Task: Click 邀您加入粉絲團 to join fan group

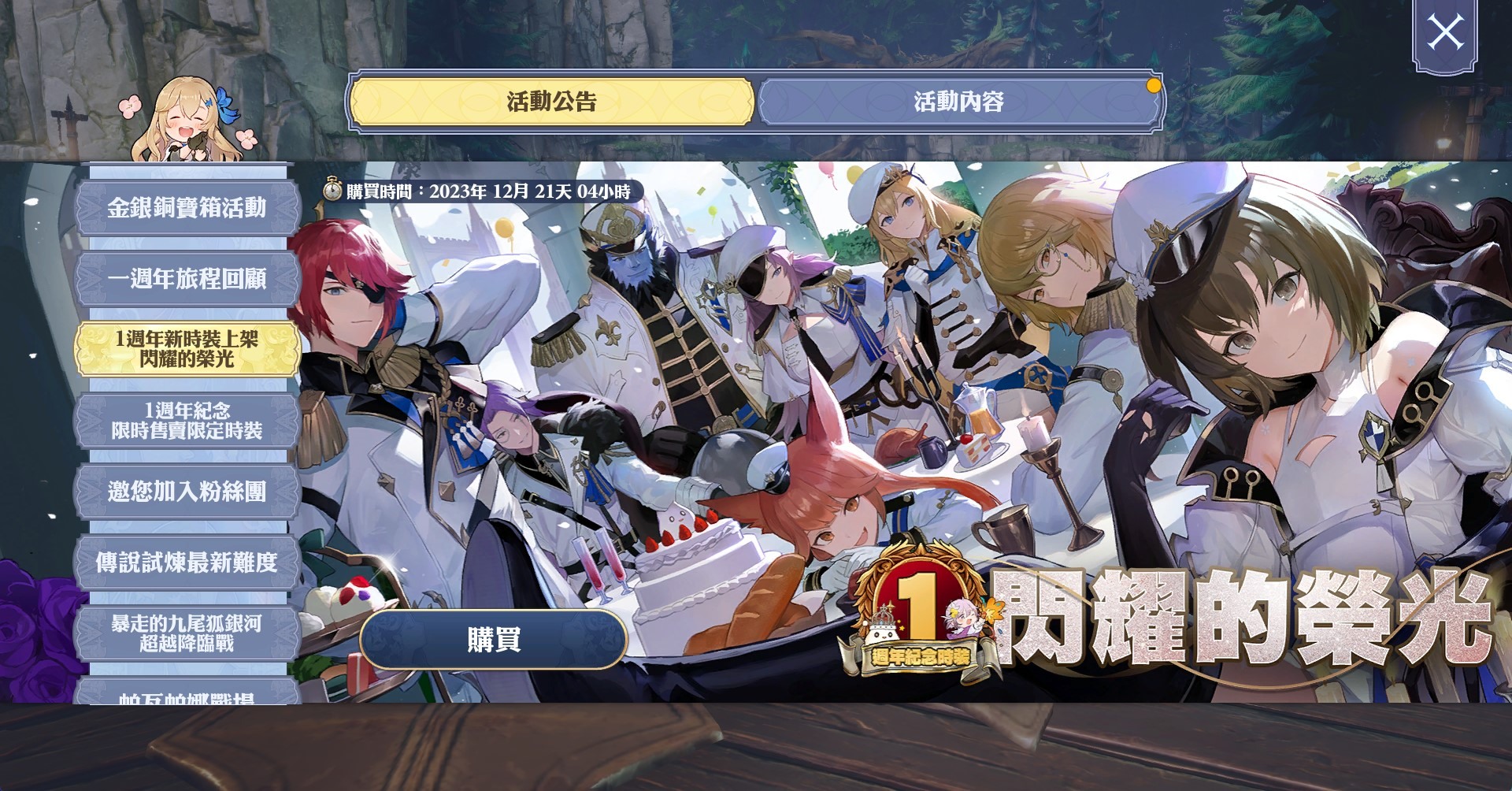Action: tap(187, 491)
